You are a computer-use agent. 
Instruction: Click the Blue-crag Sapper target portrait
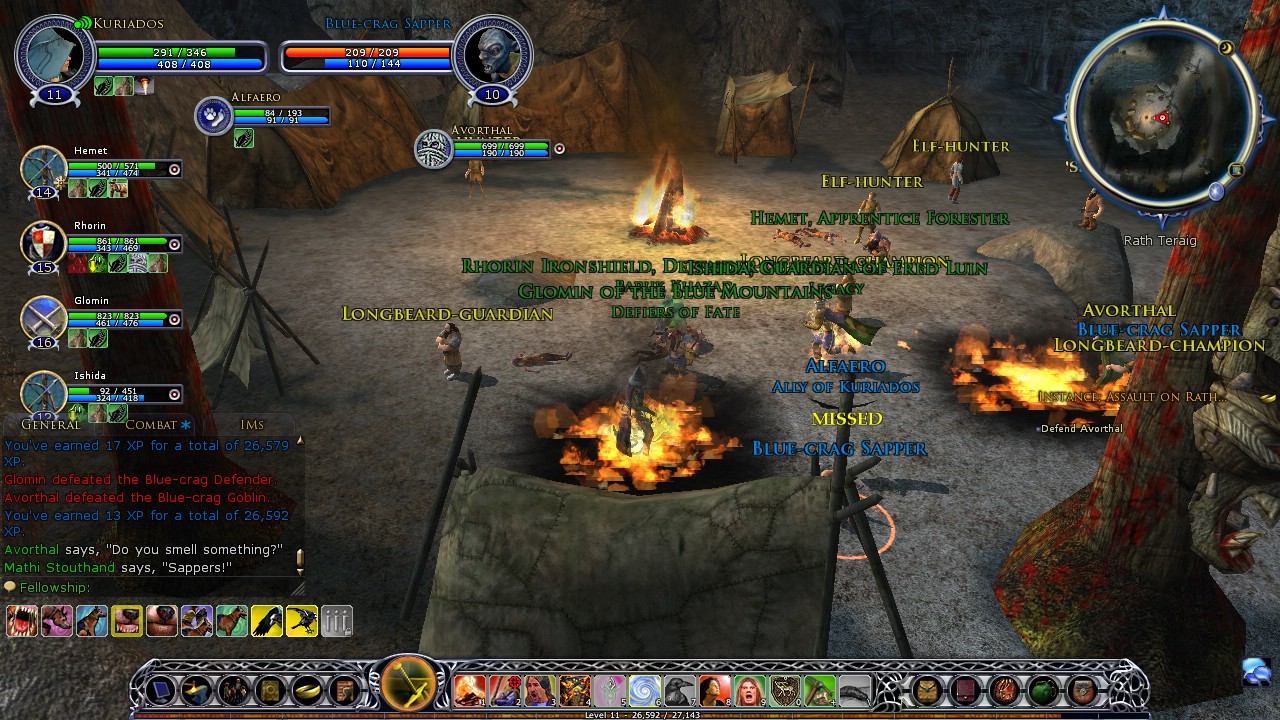(x=491, y=55)
